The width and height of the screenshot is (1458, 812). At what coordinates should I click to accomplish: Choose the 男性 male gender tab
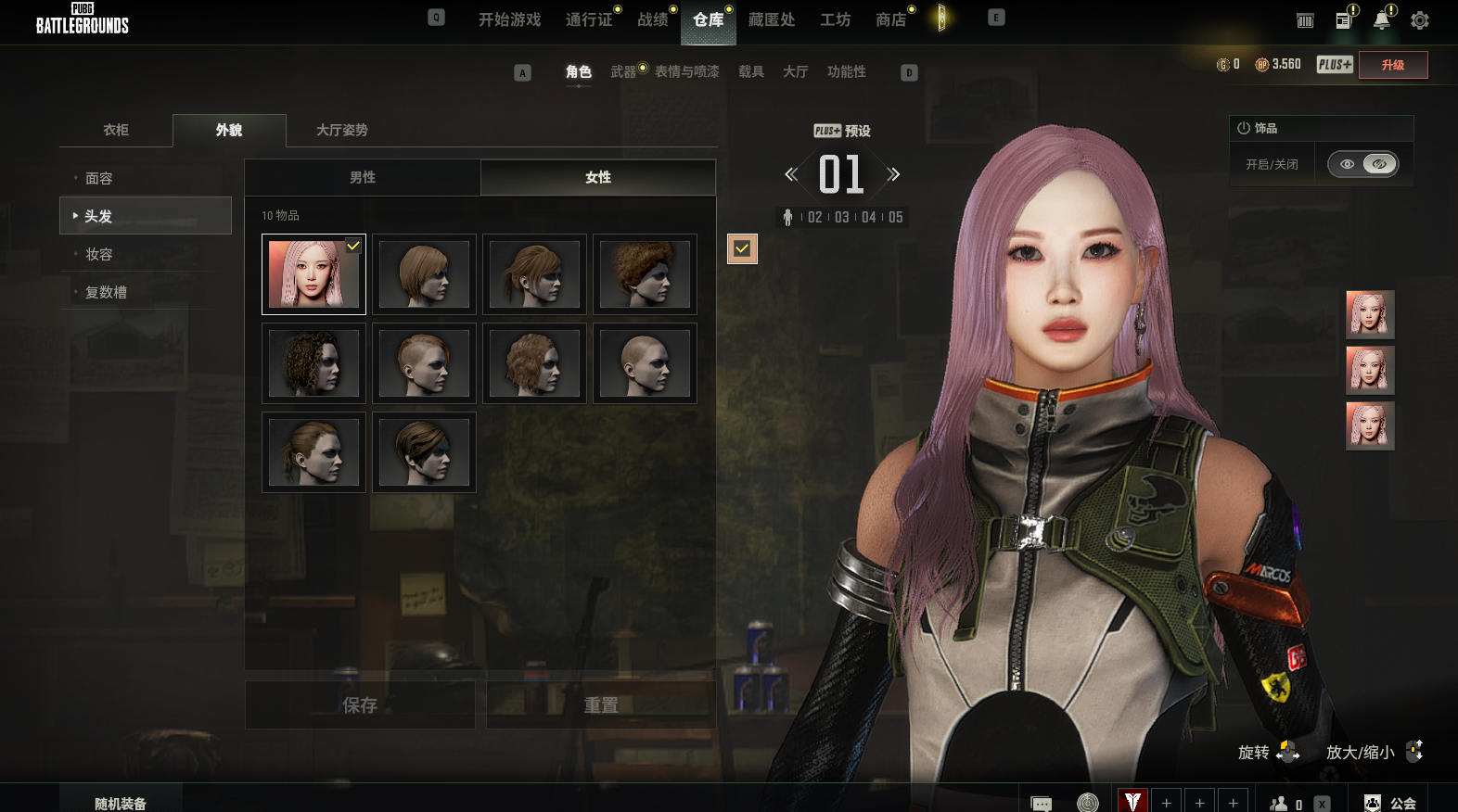click(x=363, y=177)
